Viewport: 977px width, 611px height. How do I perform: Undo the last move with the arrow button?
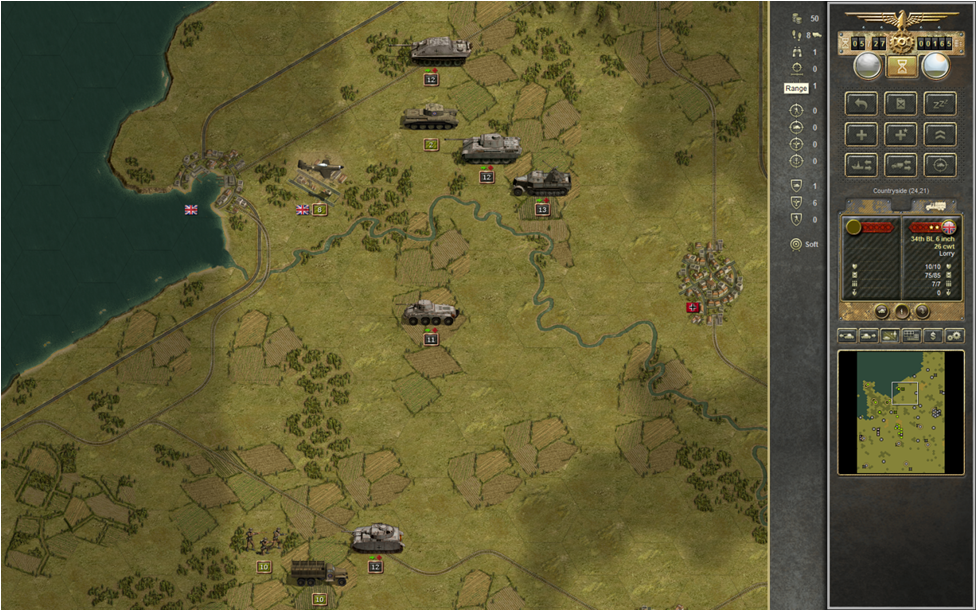862,103
